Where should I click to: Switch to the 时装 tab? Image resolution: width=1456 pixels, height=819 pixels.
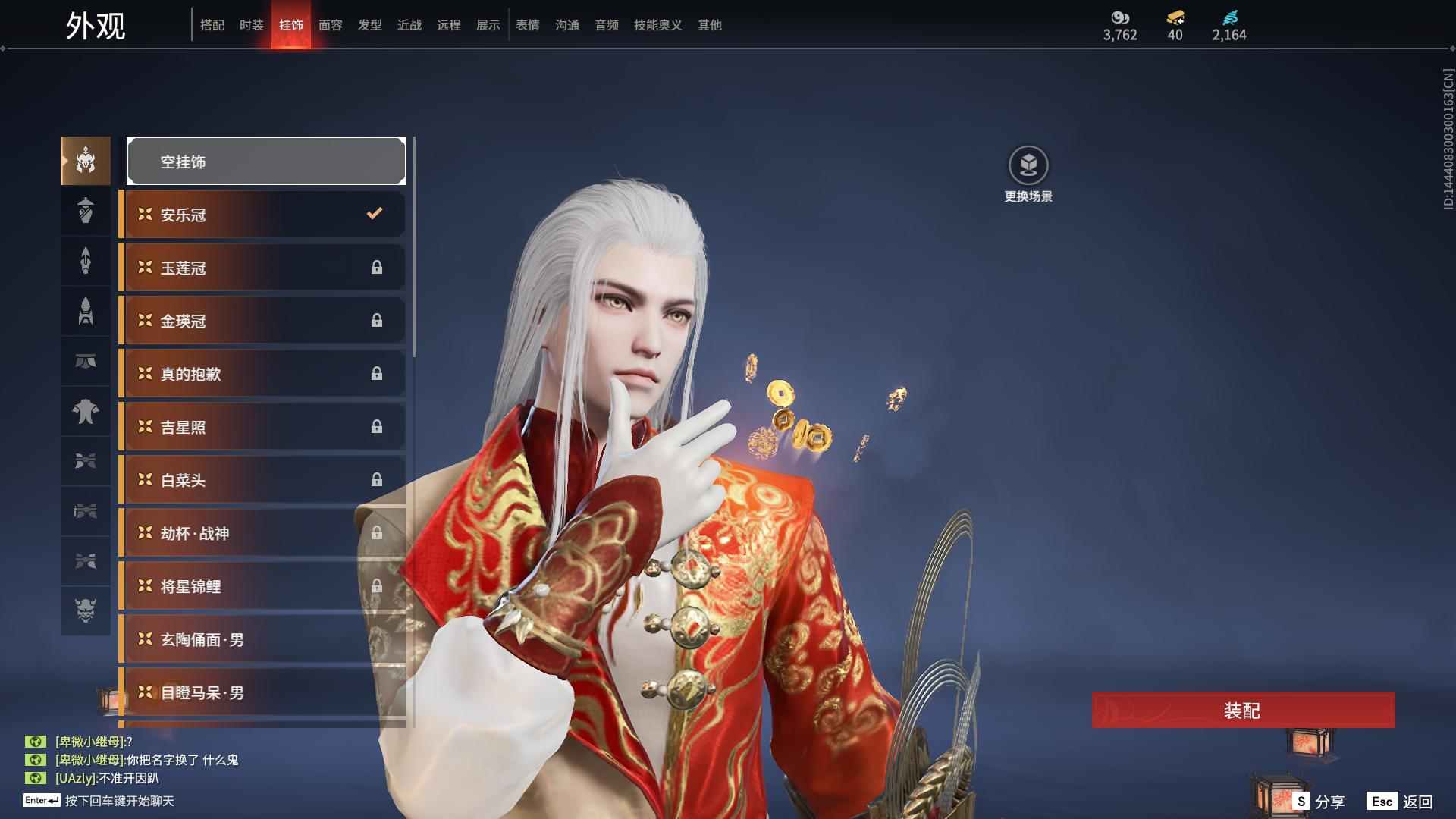click(x=251, y=25)
